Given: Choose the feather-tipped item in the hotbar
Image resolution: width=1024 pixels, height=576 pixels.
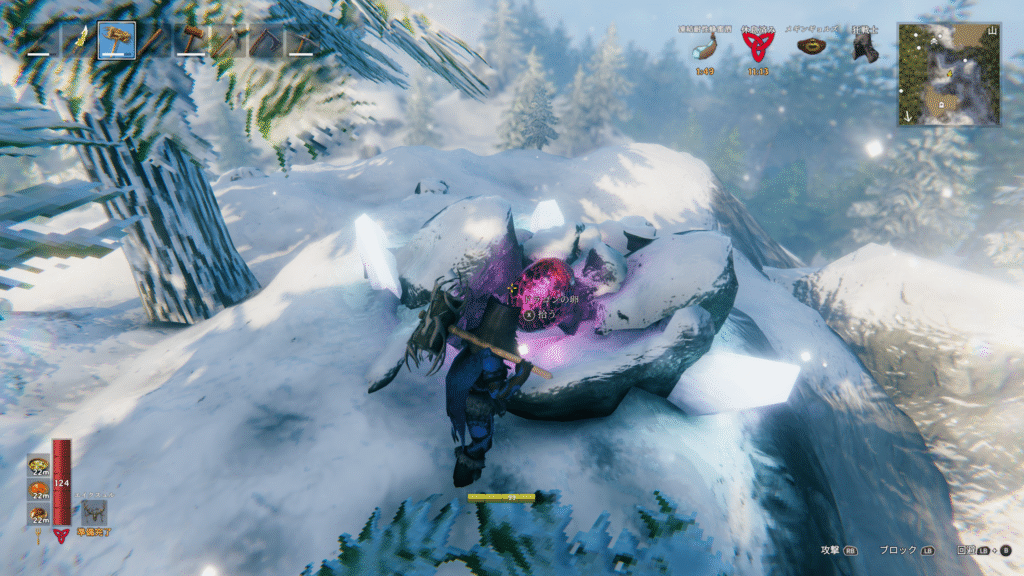Looking at the screenshot, I should [79, 41].
